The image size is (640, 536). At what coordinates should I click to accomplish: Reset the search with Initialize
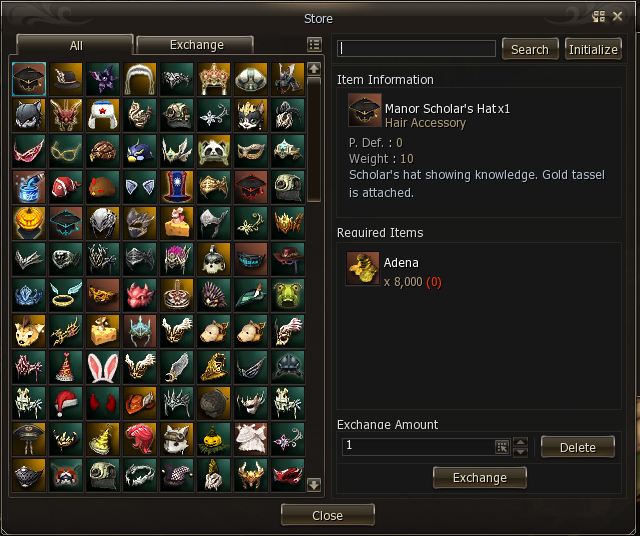click(593, 49)
